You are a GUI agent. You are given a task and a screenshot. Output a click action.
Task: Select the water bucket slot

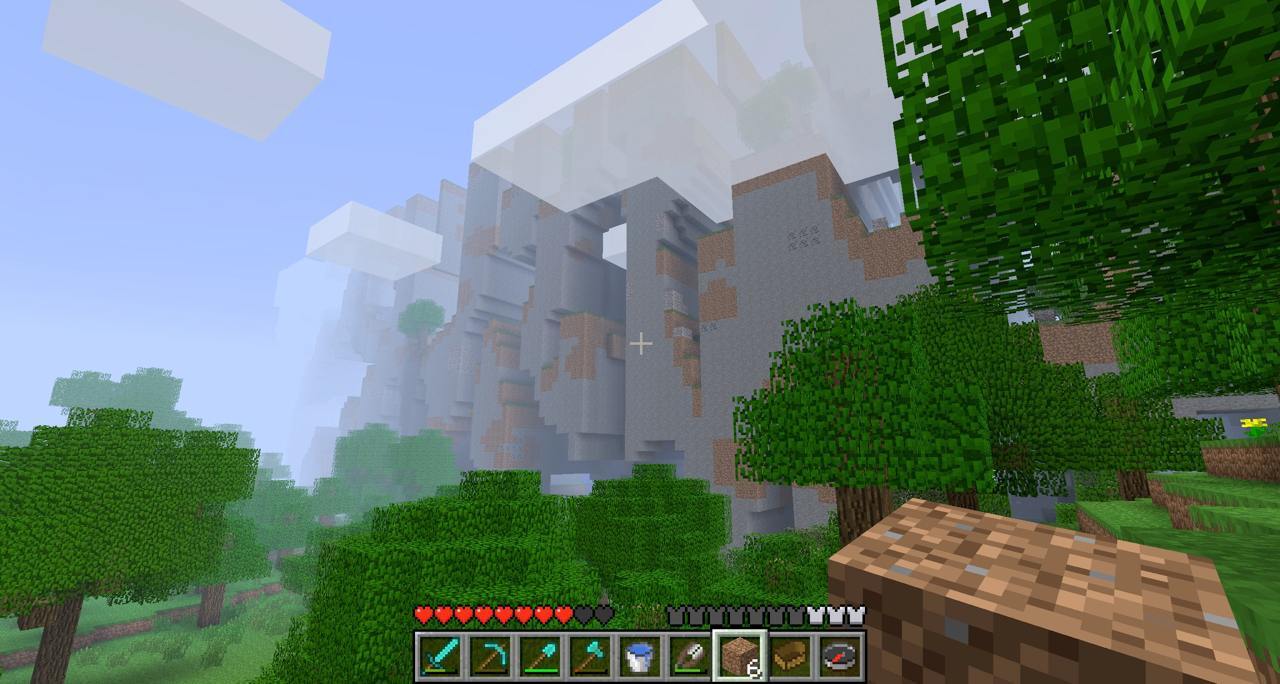[x=639, y=656]
